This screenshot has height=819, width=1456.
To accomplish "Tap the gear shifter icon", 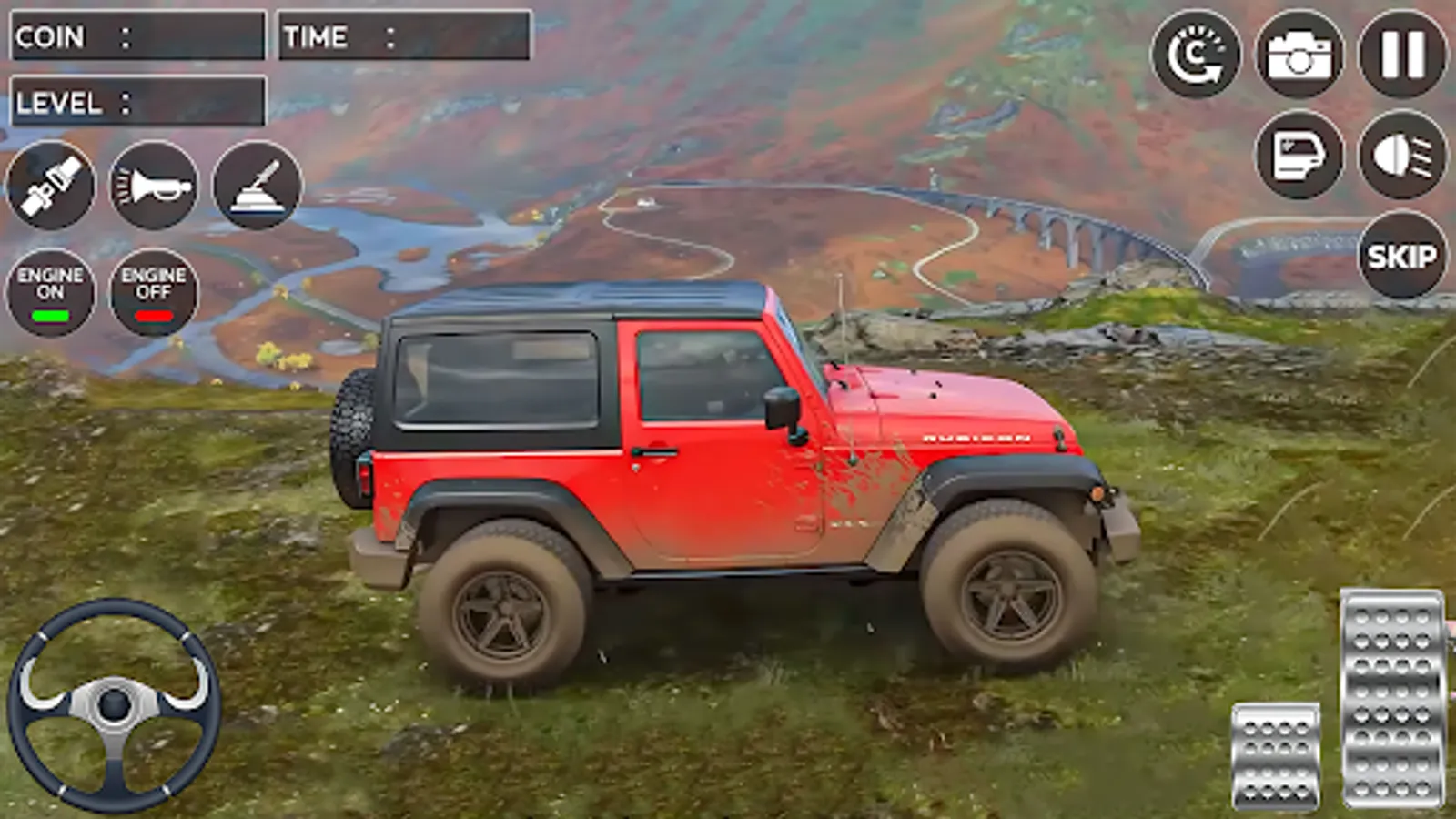I will 258,187.
